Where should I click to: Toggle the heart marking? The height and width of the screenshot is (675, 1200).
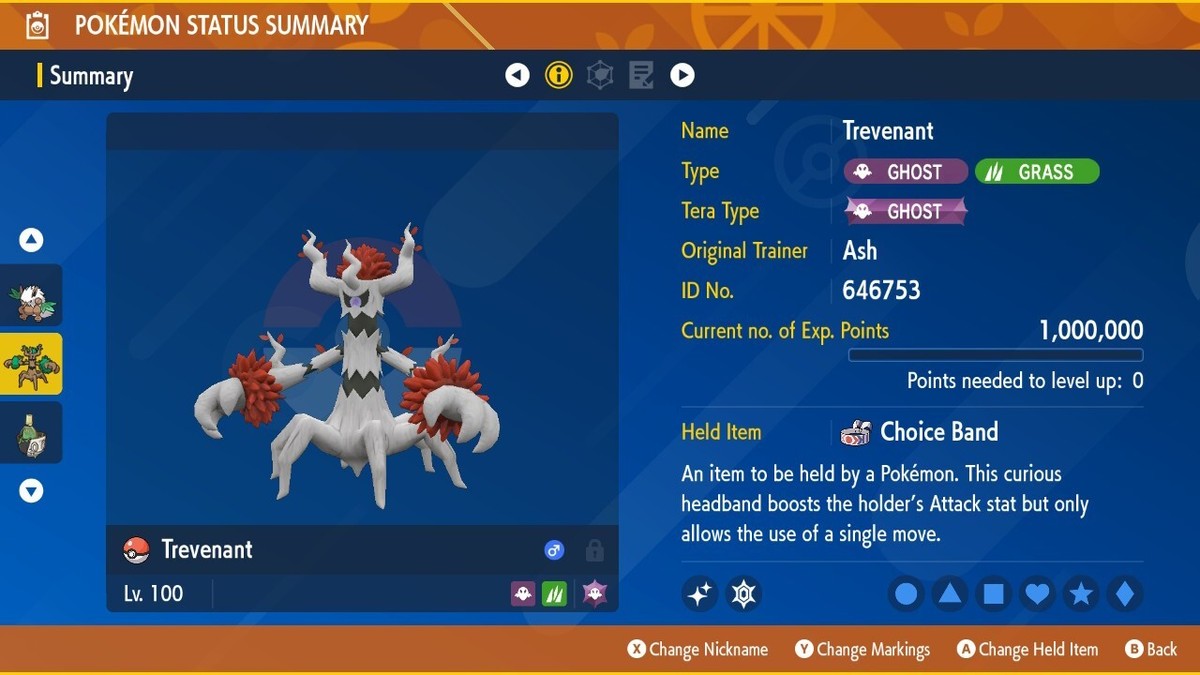[1037, 595]
